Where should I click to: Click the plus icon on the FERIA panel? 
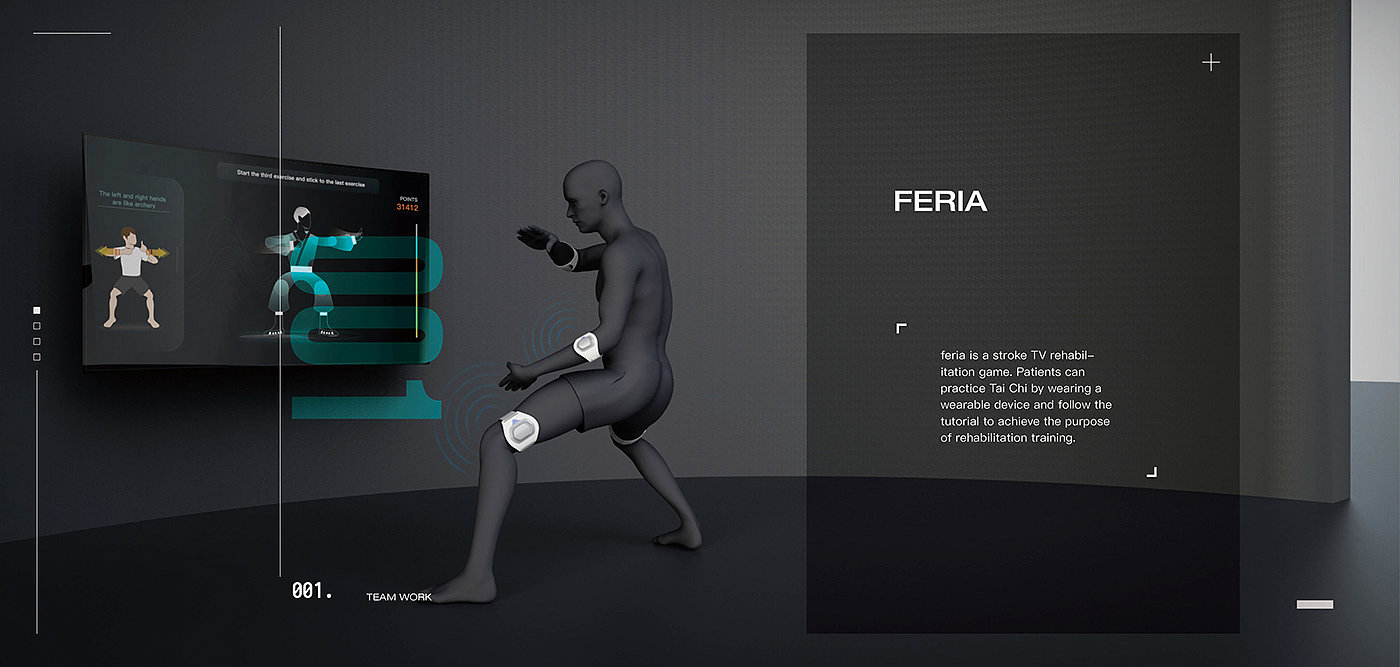[x=1211, y=63]
